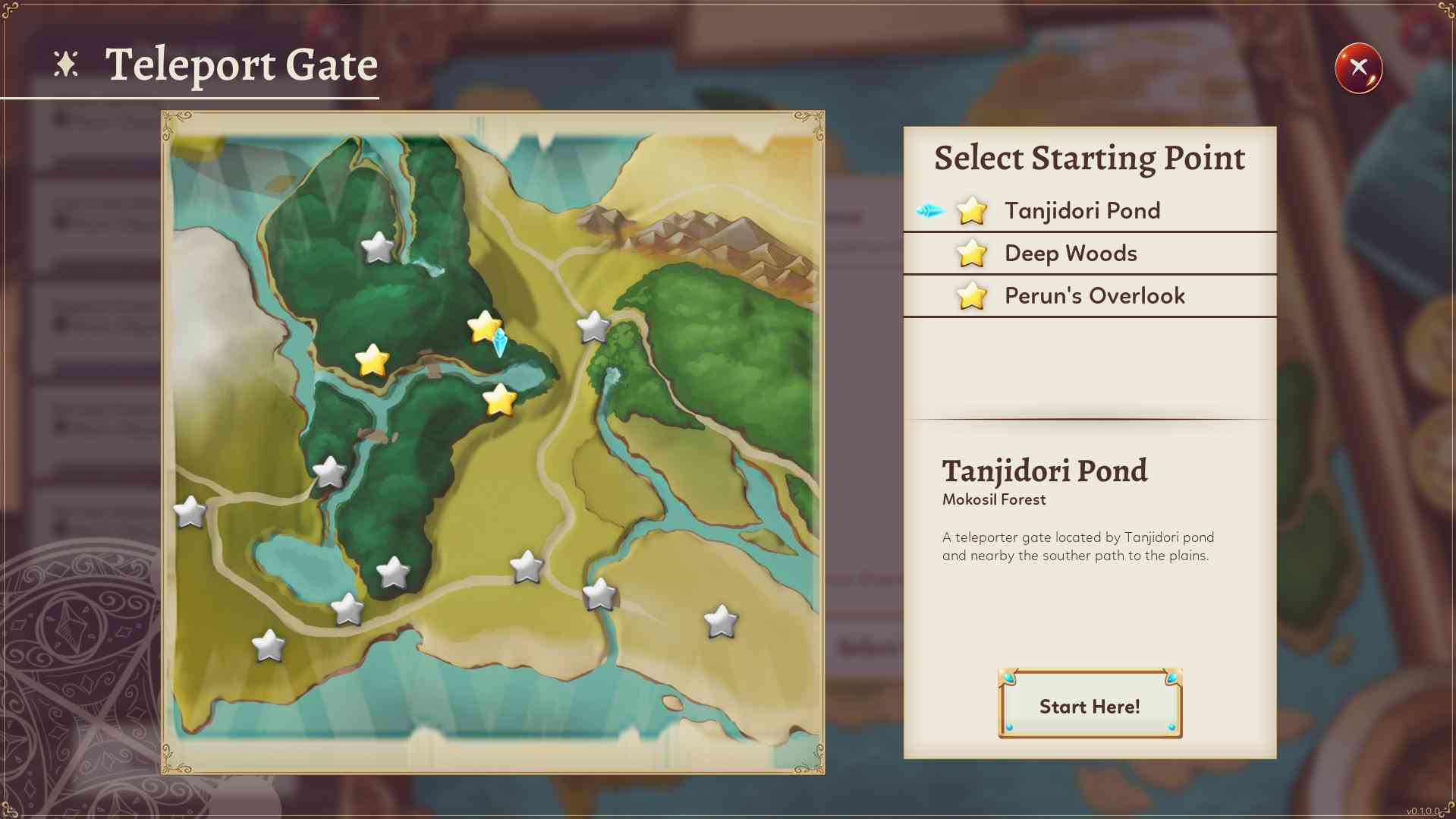Select Tanjidori Pond as starting point
This screenshot has width=1456, height=819.
click(x=1081, y=210)
